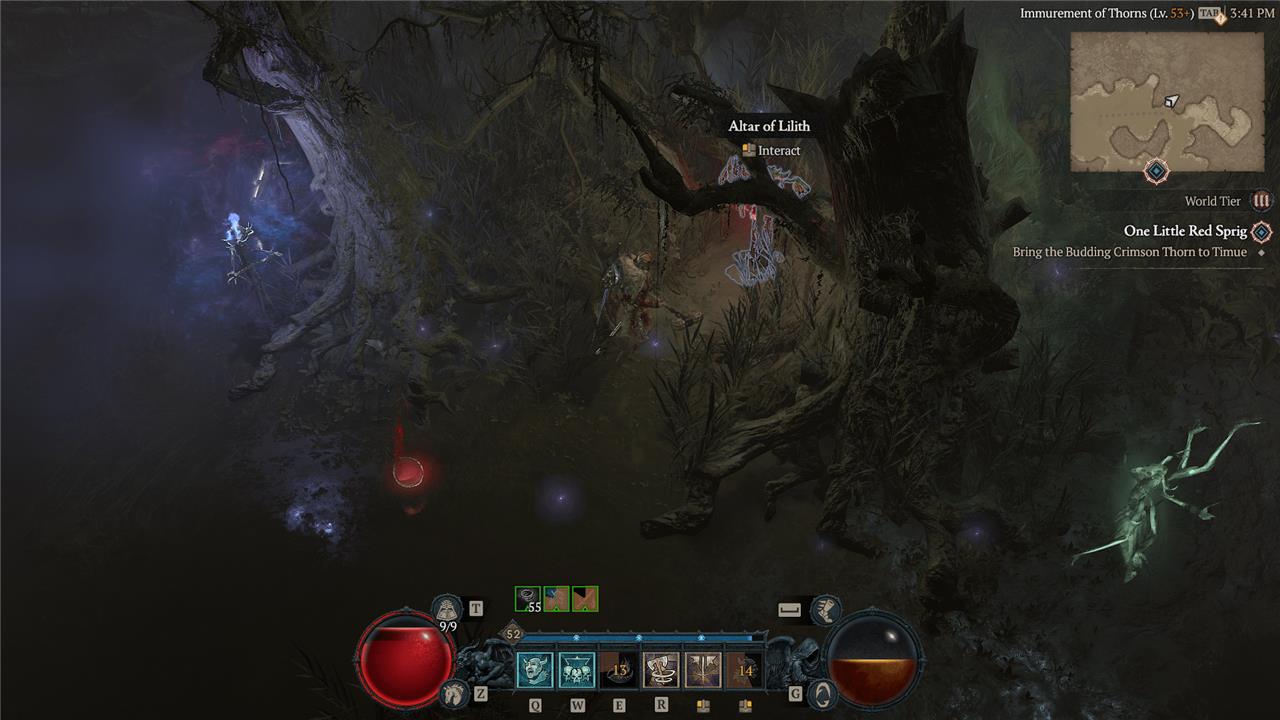This screenshot has width=1280, height=720.
Task: Open the dungeon minimap
Action: tap(1166, 101)
